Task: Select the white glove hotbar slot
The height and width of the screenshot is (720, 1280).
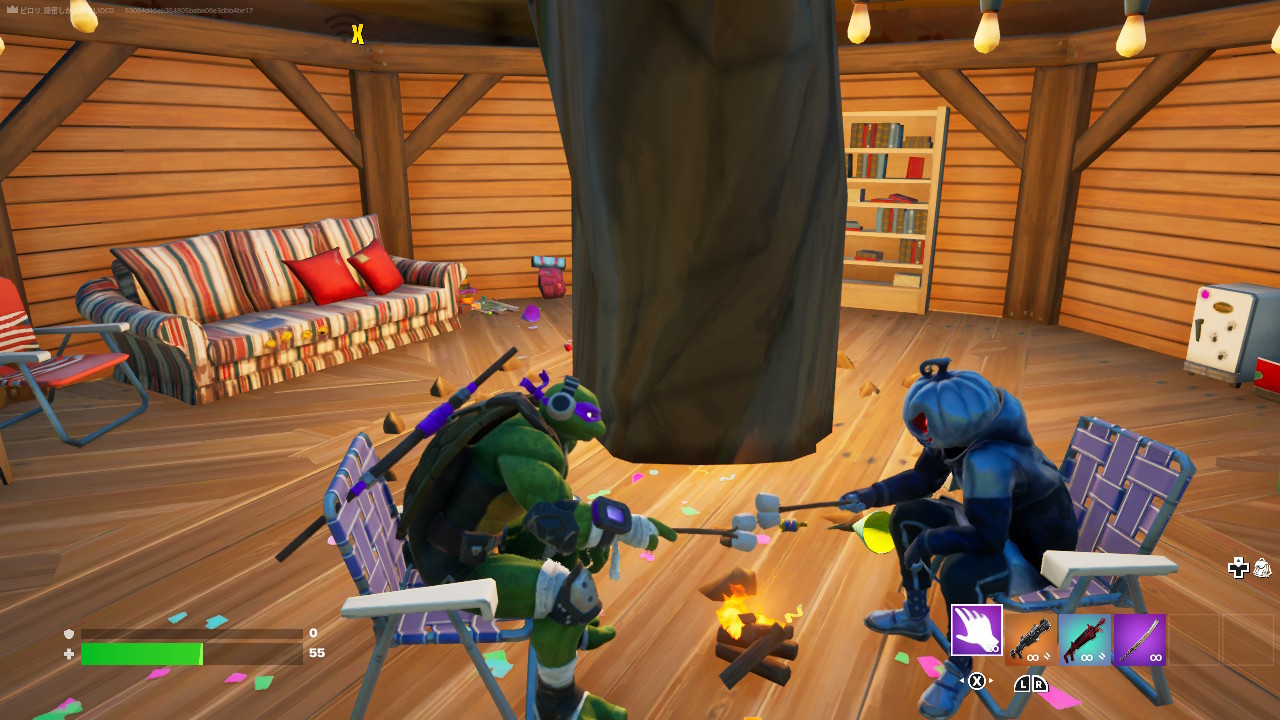Action: click(976, 630)
